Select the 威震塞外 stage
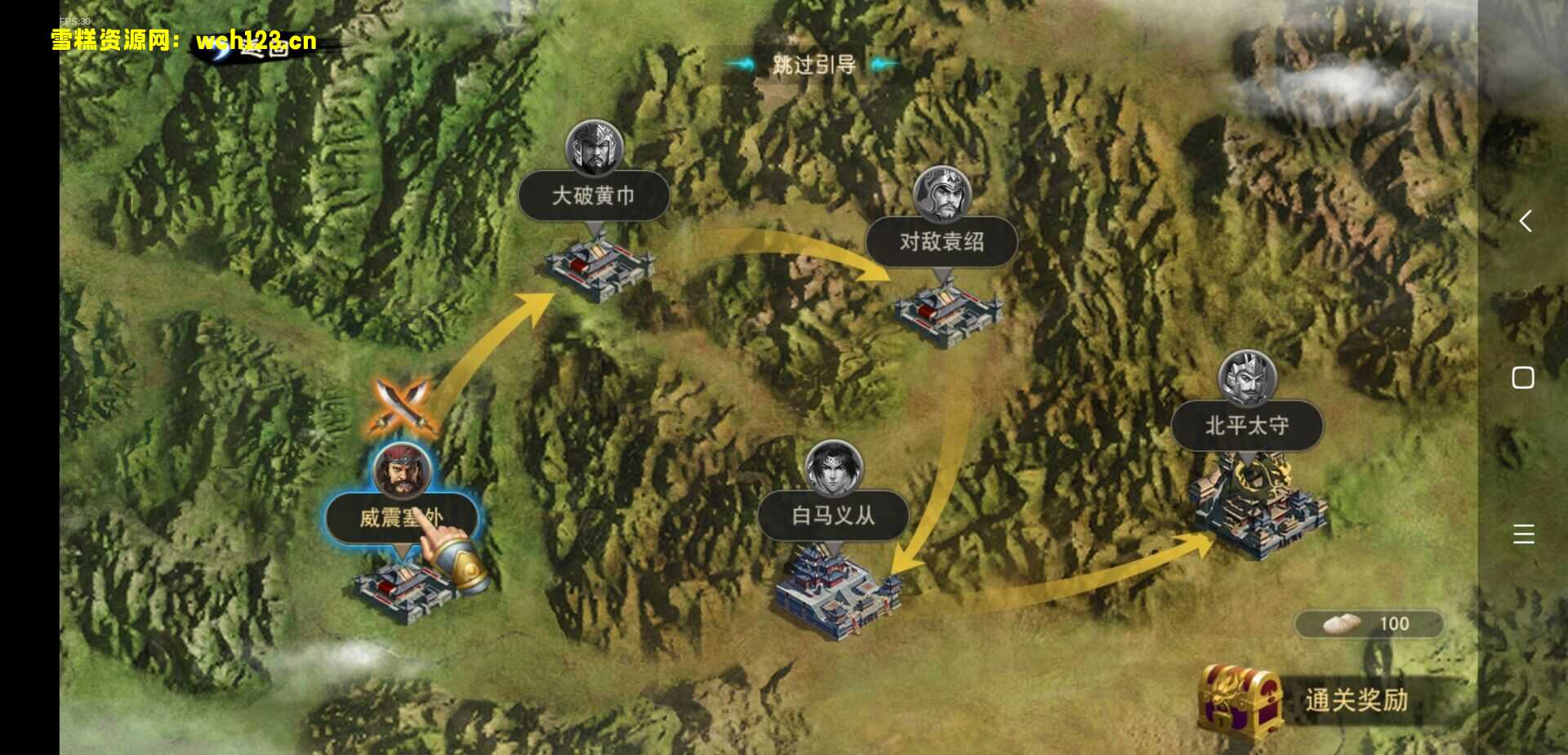 pyautogui.click(x=401, y=517)
